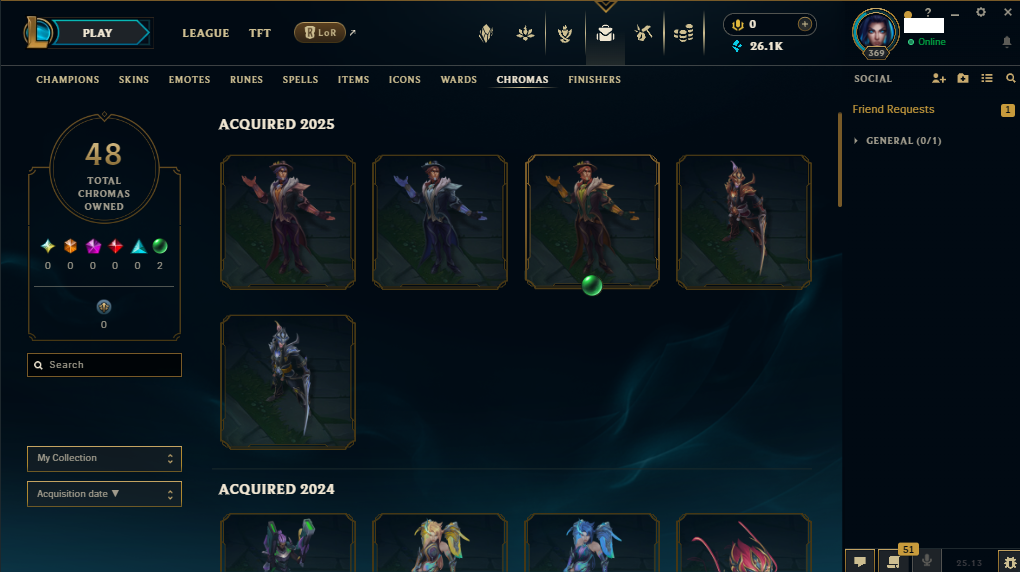Open the client settings gear
This screenshot has height=572, width=1020.
click(980, 12)
